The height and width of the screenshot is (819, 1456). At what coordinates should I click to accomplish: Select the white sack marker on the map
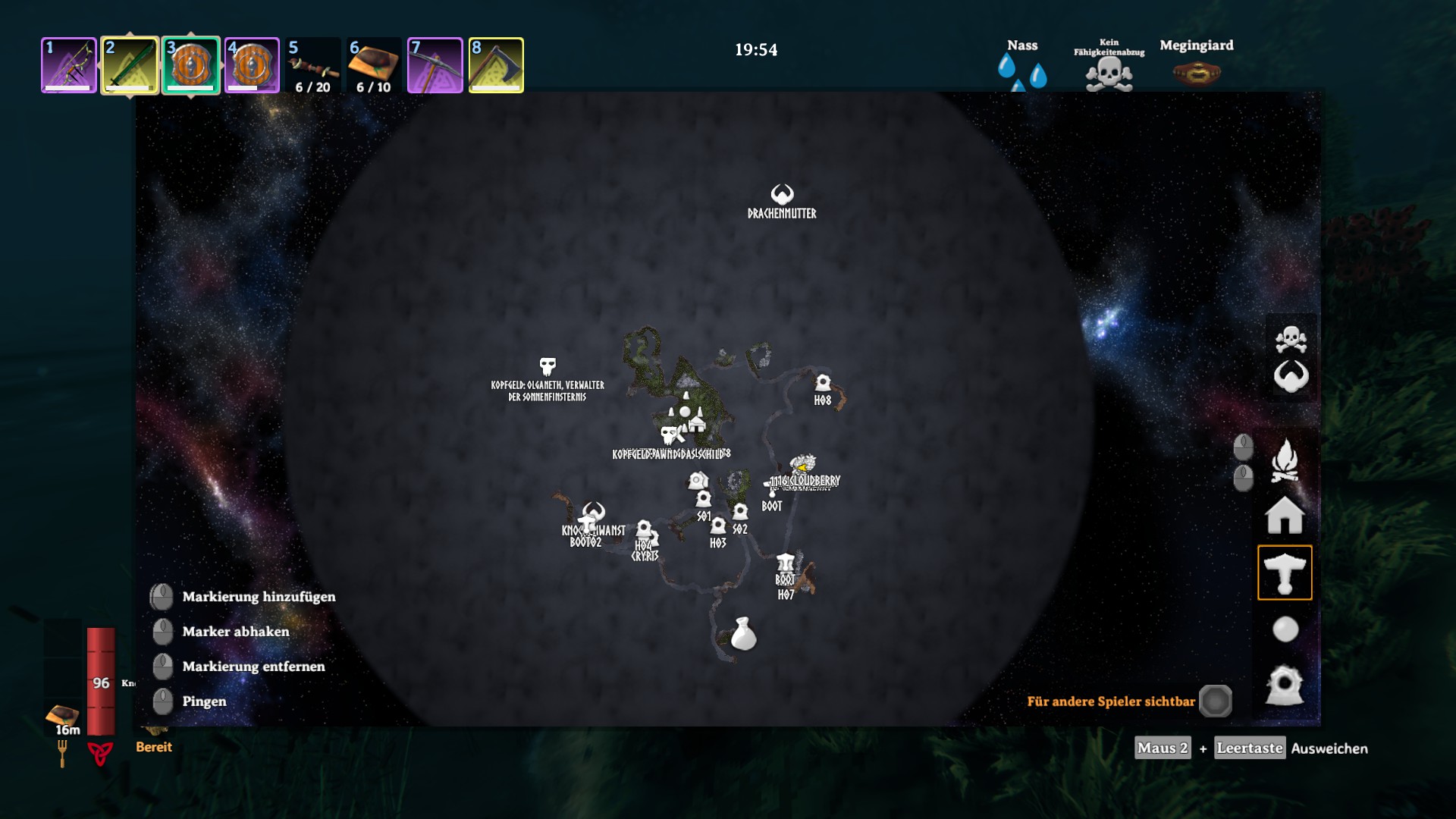point(743,634)
